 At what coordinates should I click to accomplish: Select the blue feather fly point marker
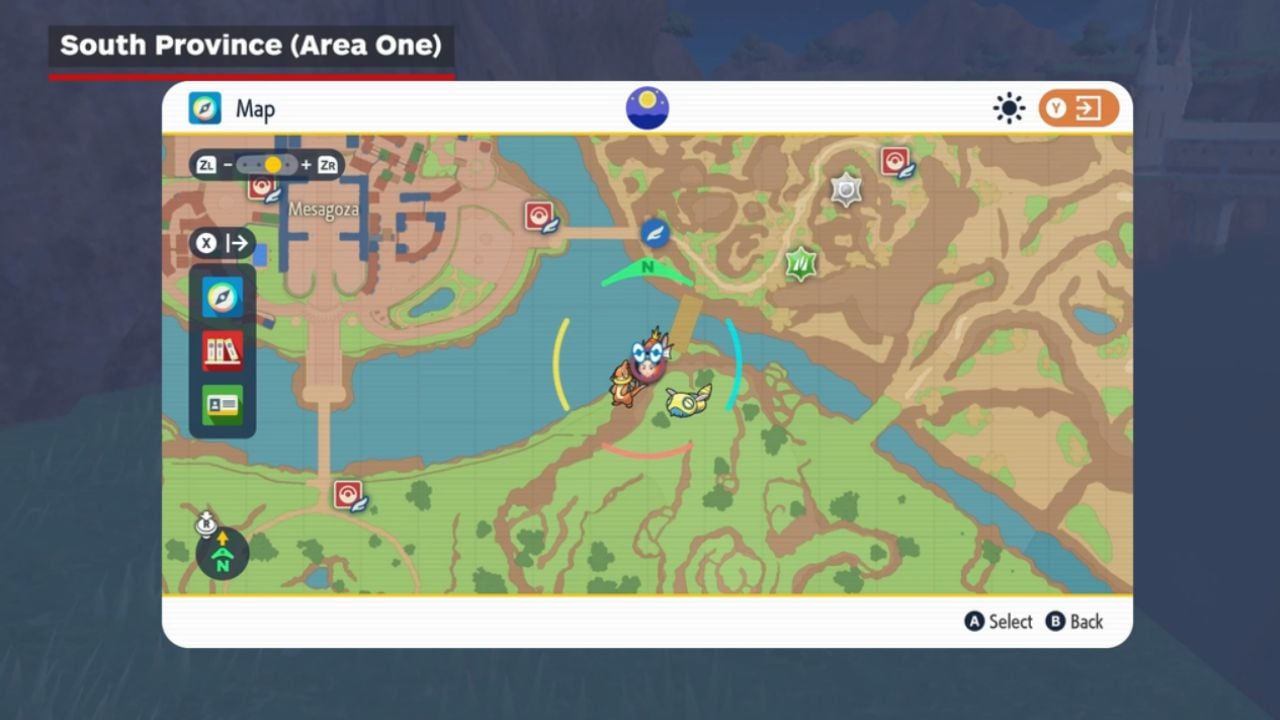(654, 233)
